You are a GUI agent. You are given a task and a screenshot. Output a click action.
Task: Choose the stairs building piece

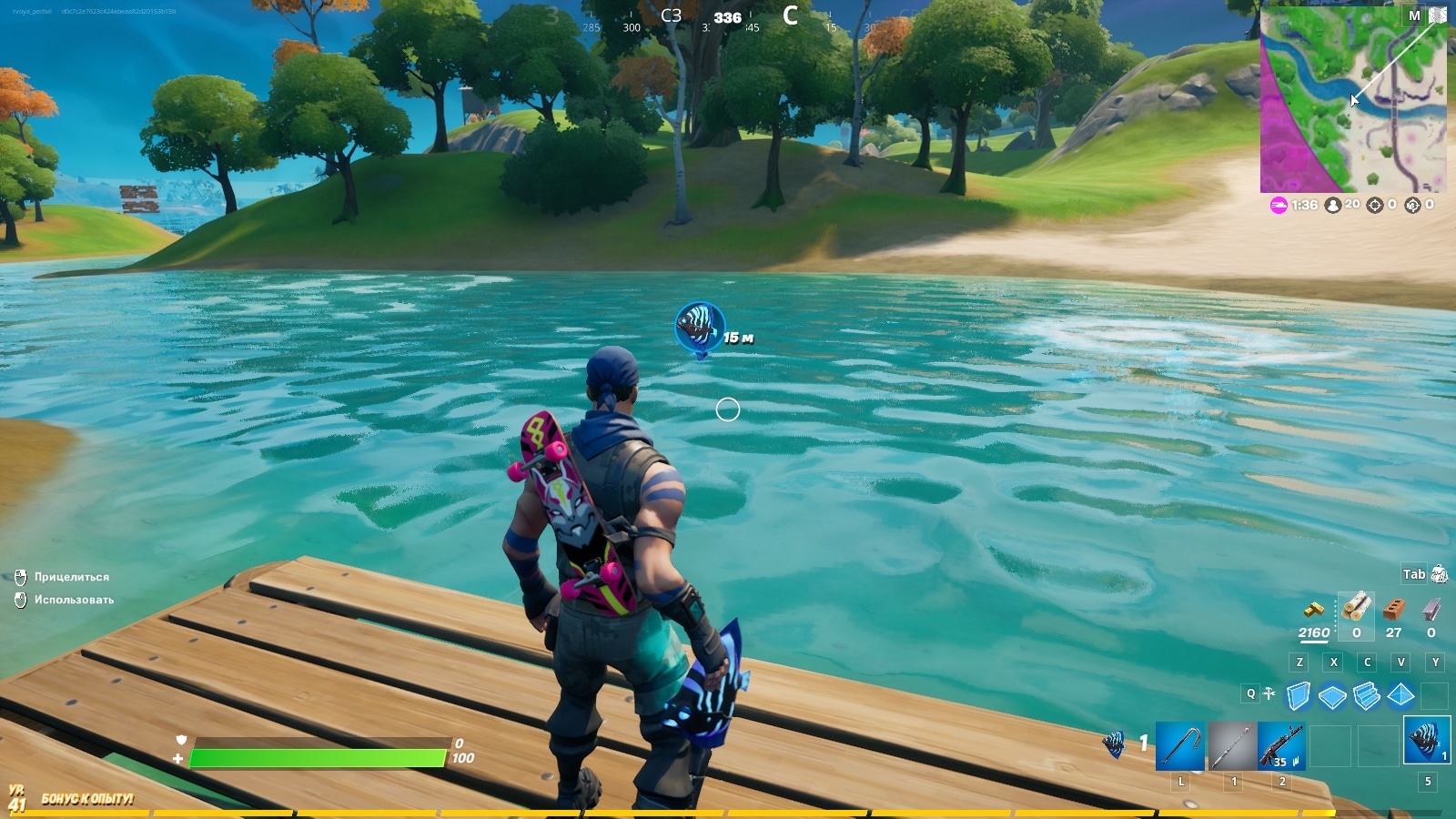[x=1367, y=696]
